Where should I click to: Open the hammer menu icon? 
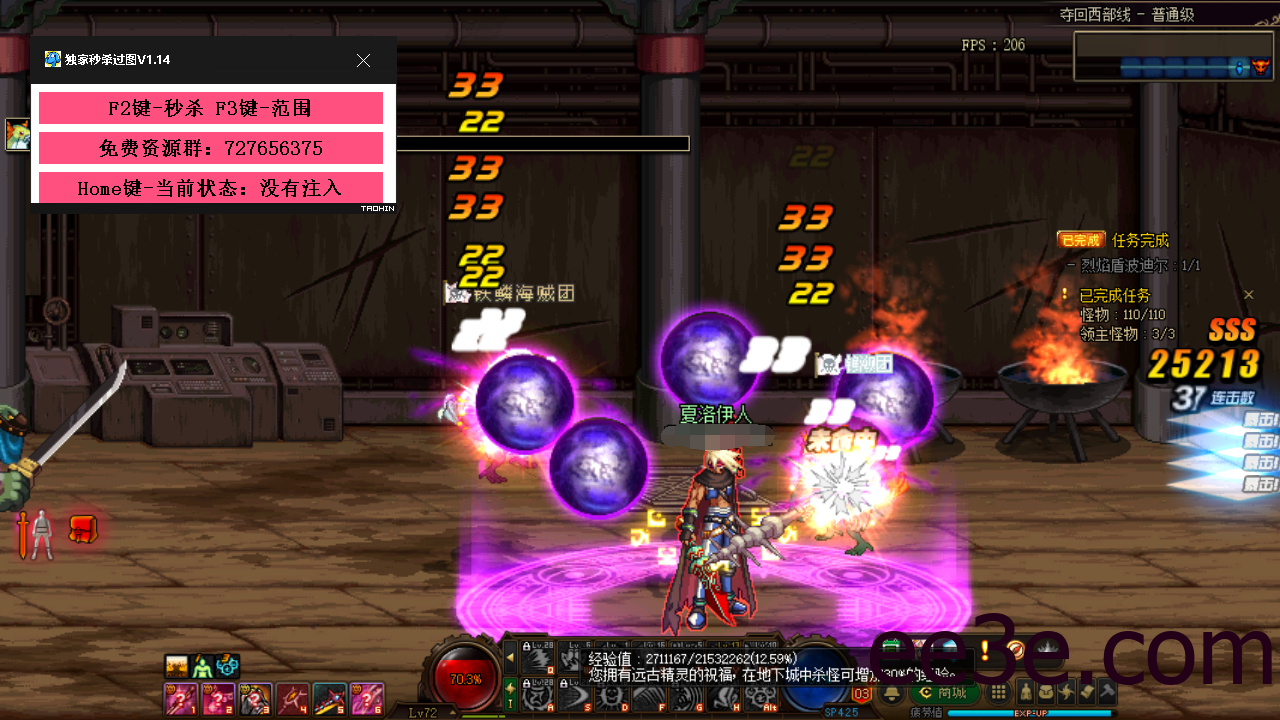click(x=1106, y=692)
